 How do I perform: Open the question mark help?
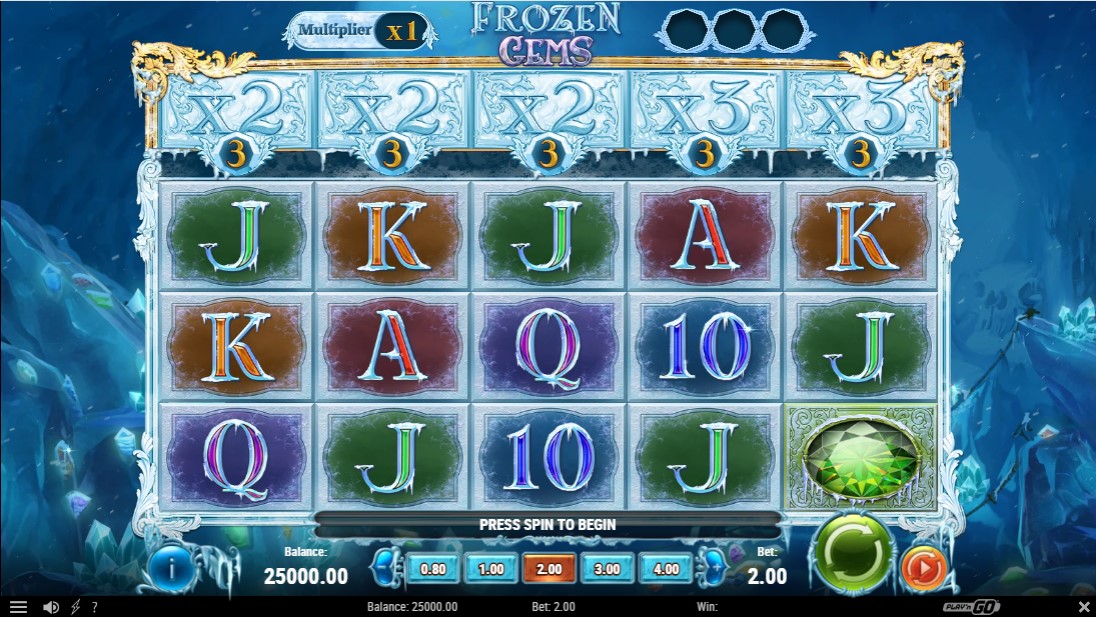(94, 607)
